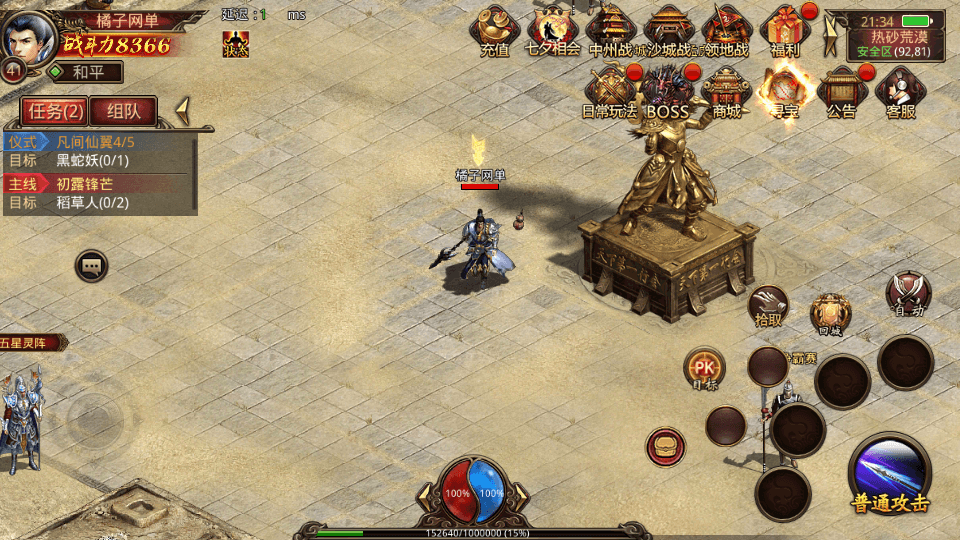
Task: Open the chat bubble button
Action: [92, 265]
